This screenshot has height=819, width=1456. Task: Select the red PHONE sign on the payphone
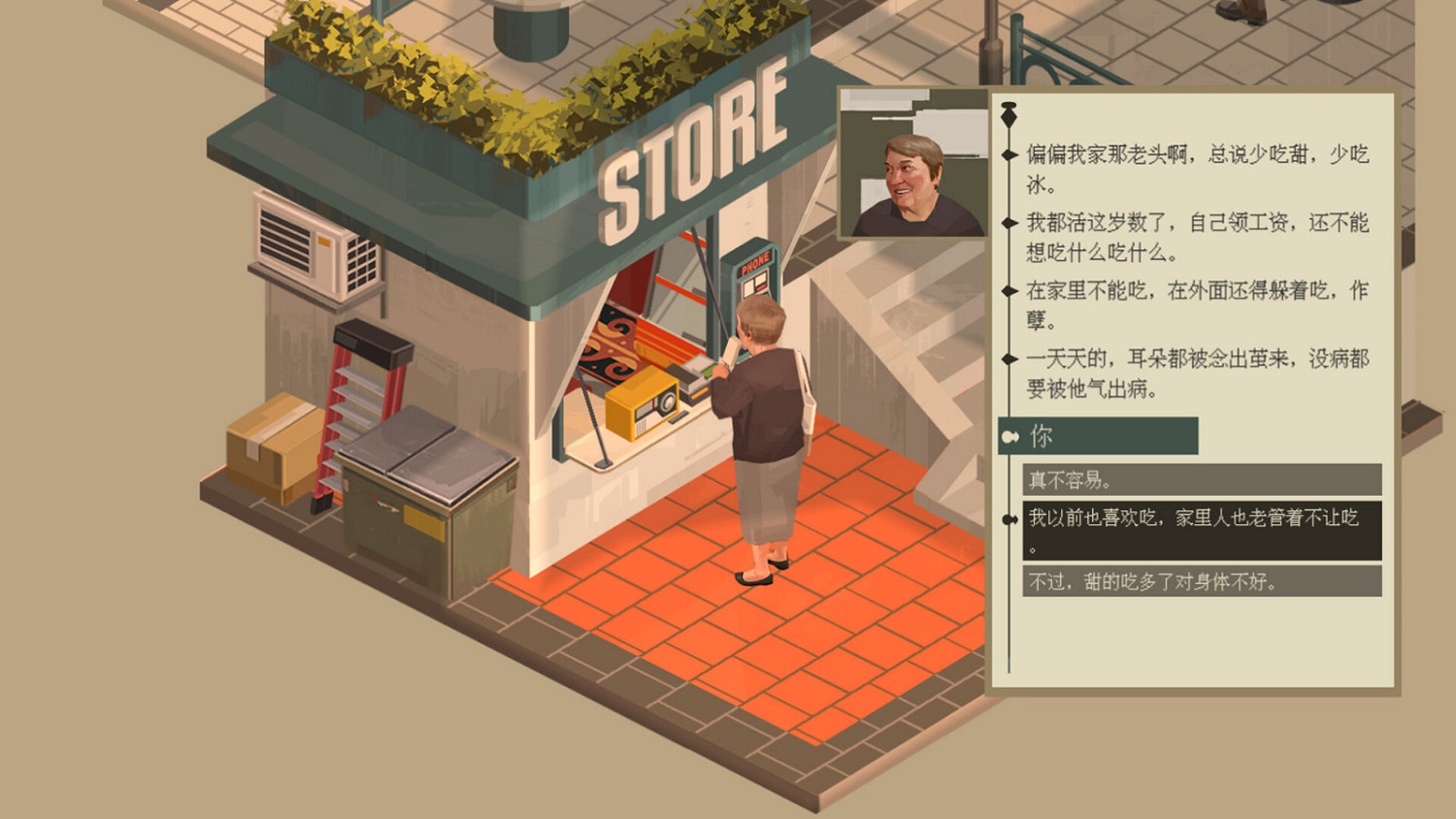pos(755,260)
